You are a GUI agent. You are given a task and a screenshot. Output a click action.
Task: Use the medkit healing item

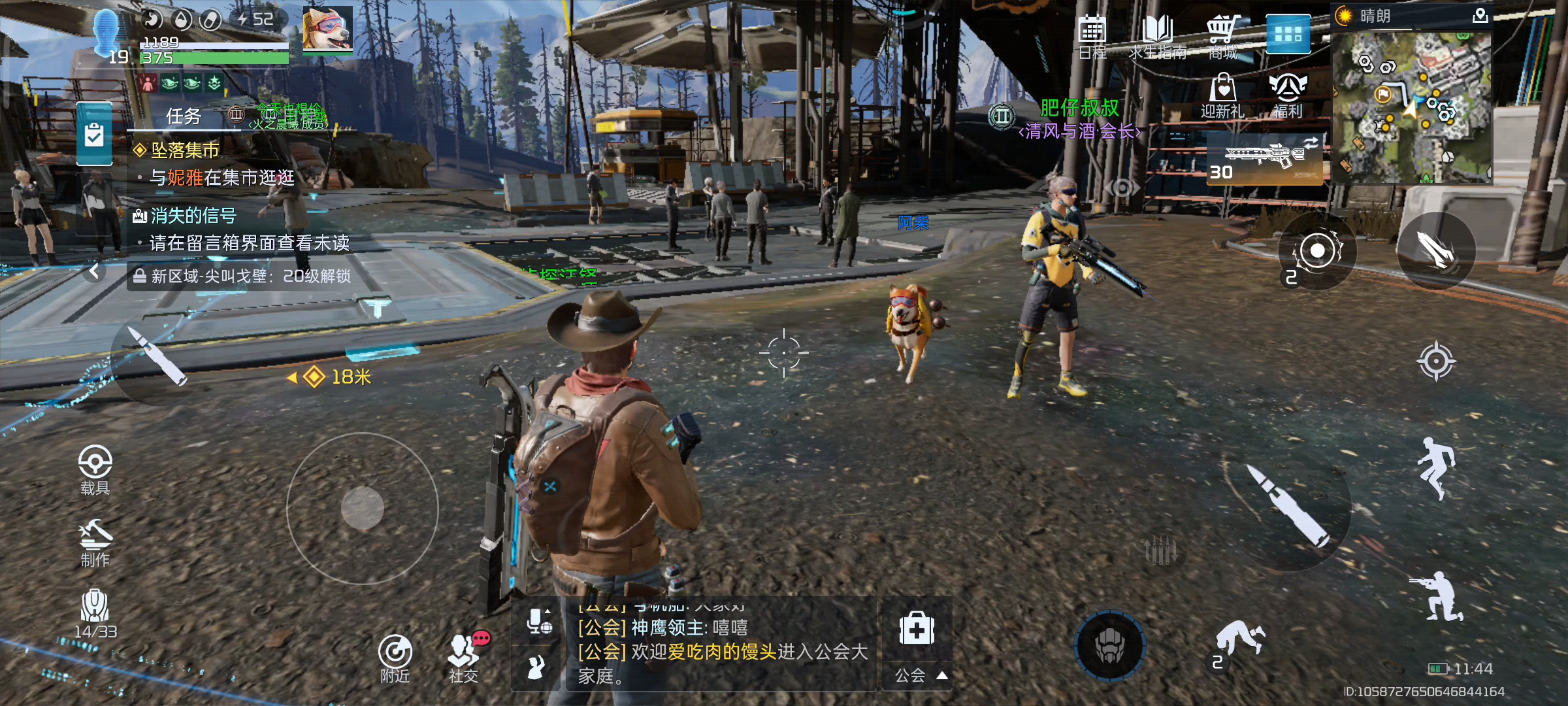coord(917,629)
